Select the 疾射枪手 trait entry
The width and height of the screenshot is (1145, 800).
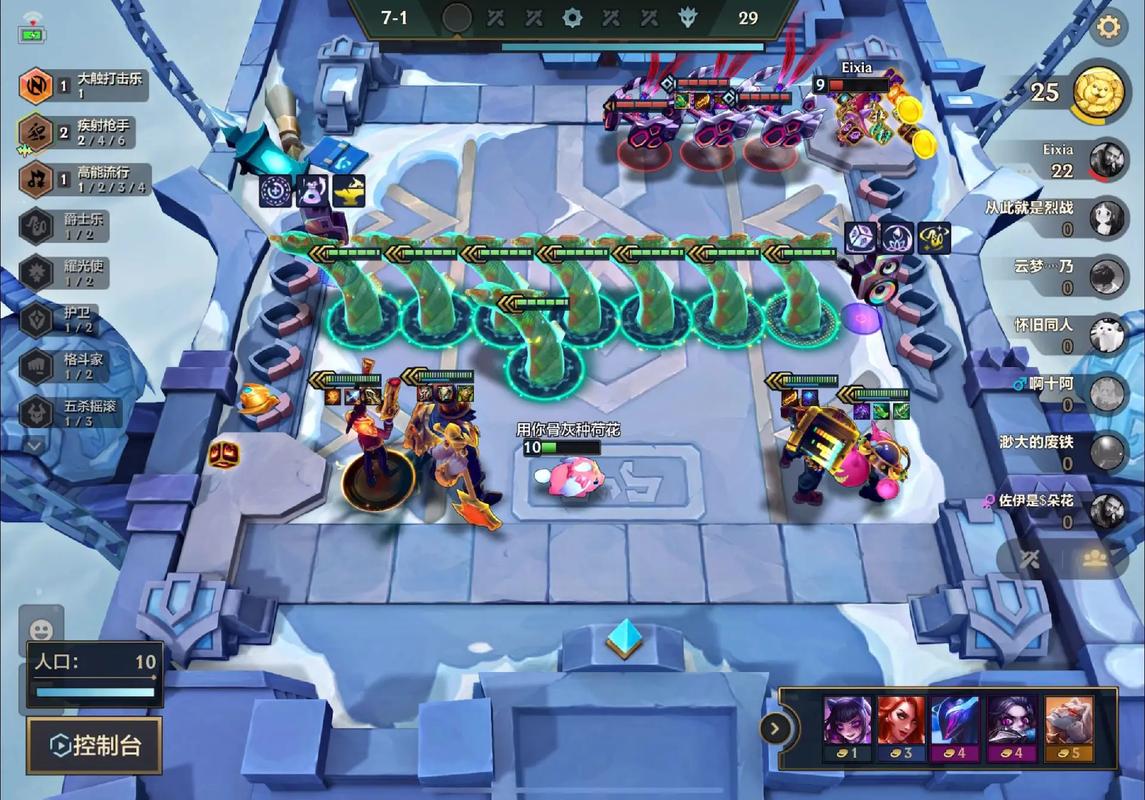[x=85, y=132]
